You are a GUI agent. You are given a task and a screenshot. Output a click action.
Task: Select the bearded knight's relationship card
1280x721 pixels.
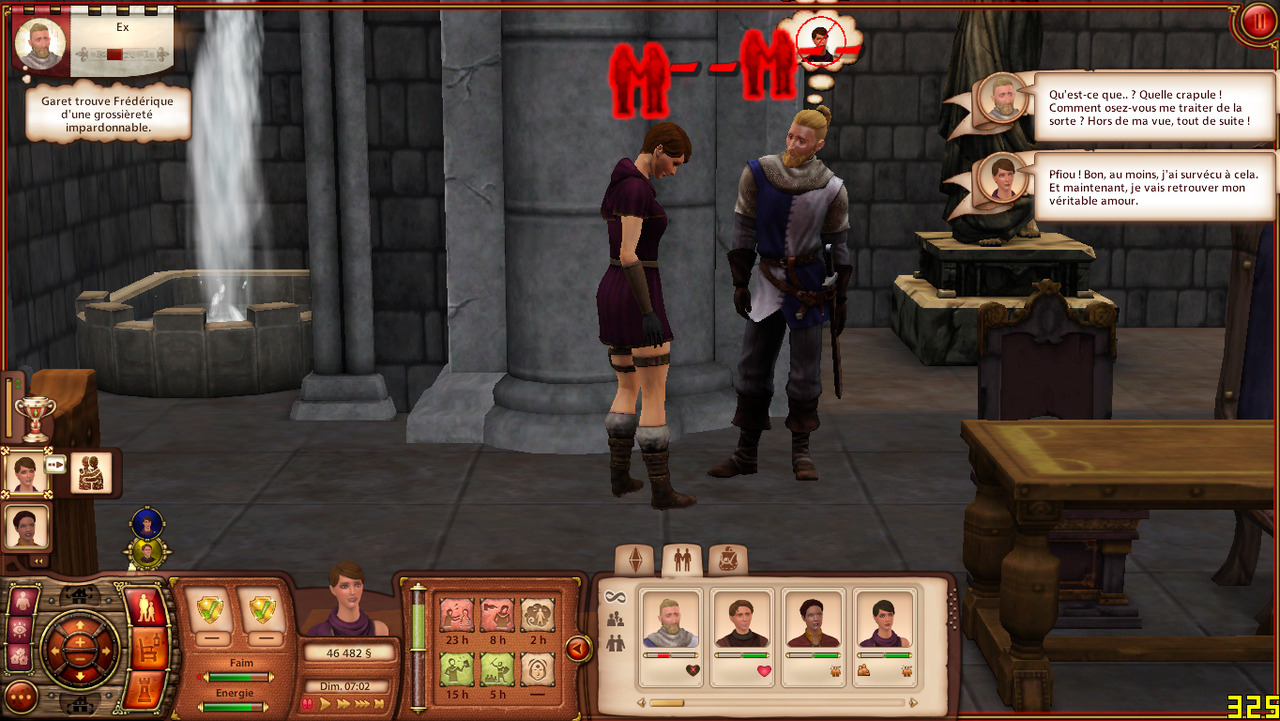click(670, 637)
